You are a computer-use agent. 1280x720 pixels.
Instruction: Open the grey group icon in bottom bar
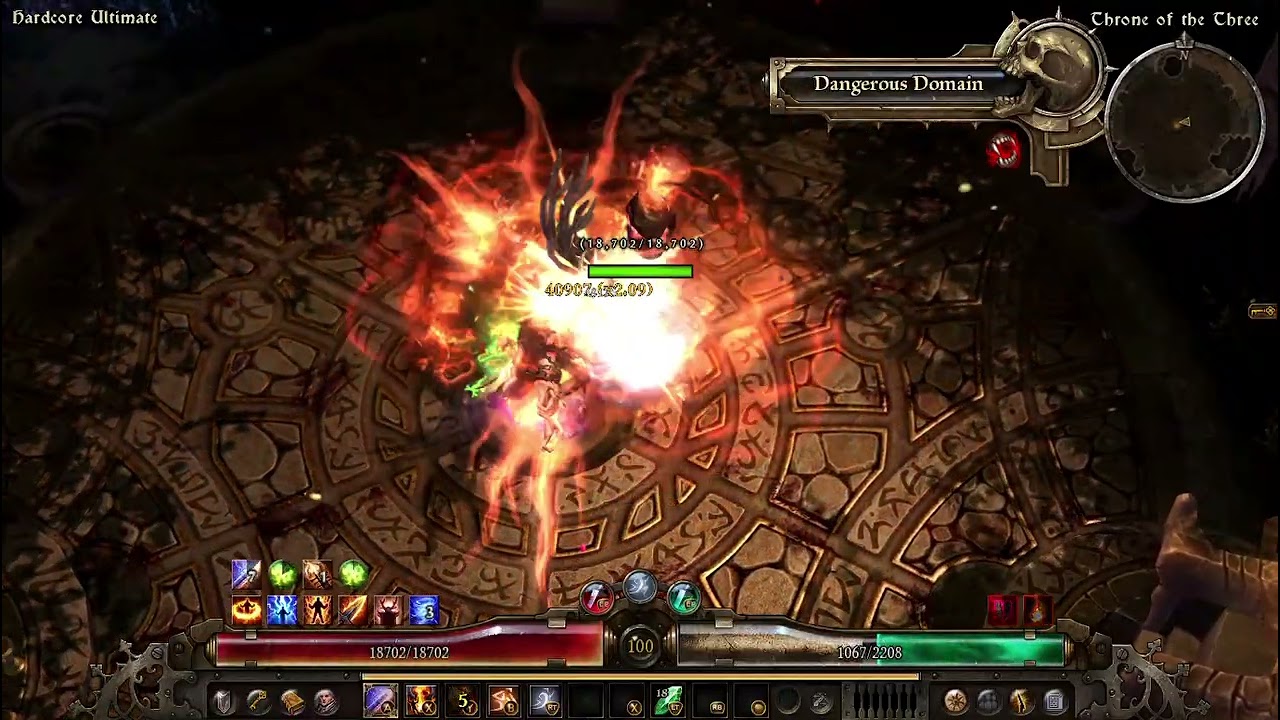988,701
